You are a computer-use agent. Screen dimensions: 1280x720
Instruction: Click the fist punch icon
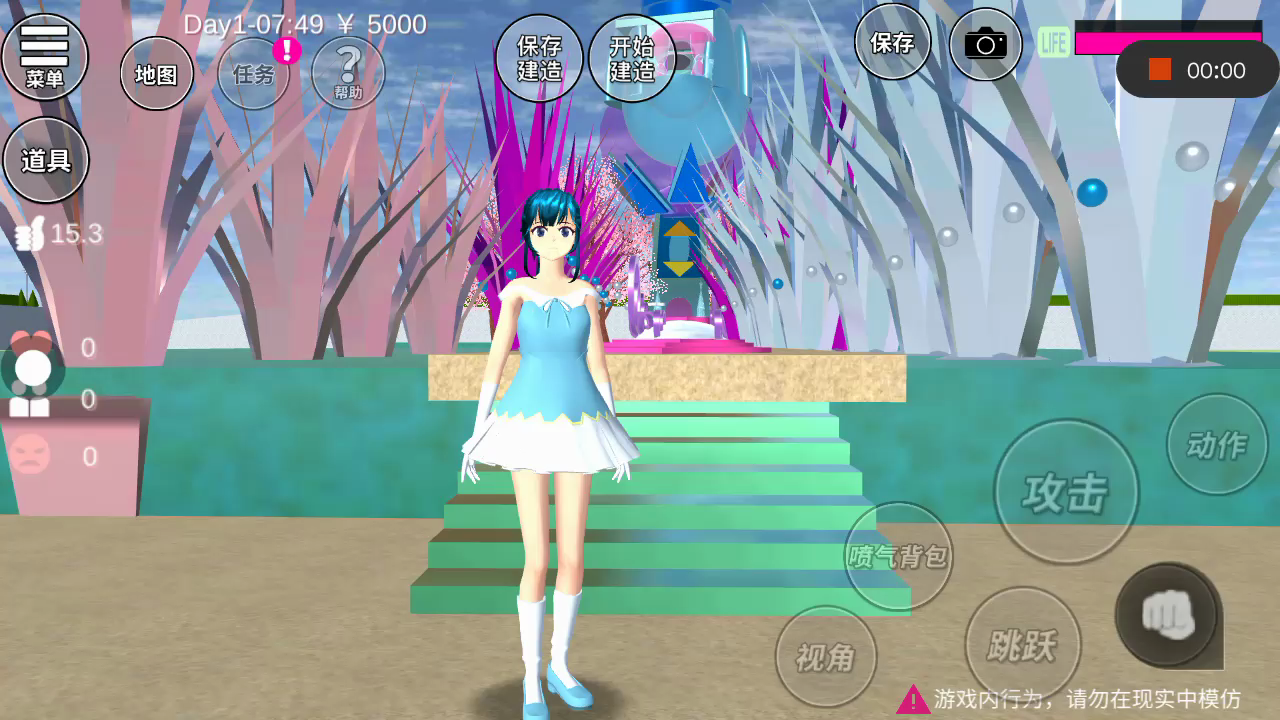tap(1167, 613)
